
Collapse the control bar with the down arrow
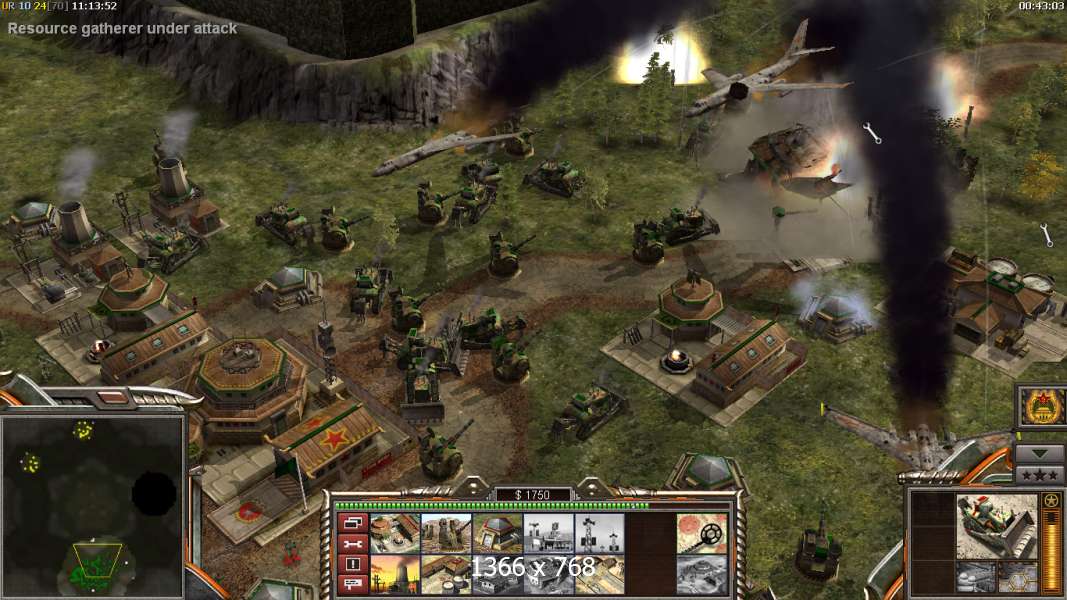coord(1039,453)
